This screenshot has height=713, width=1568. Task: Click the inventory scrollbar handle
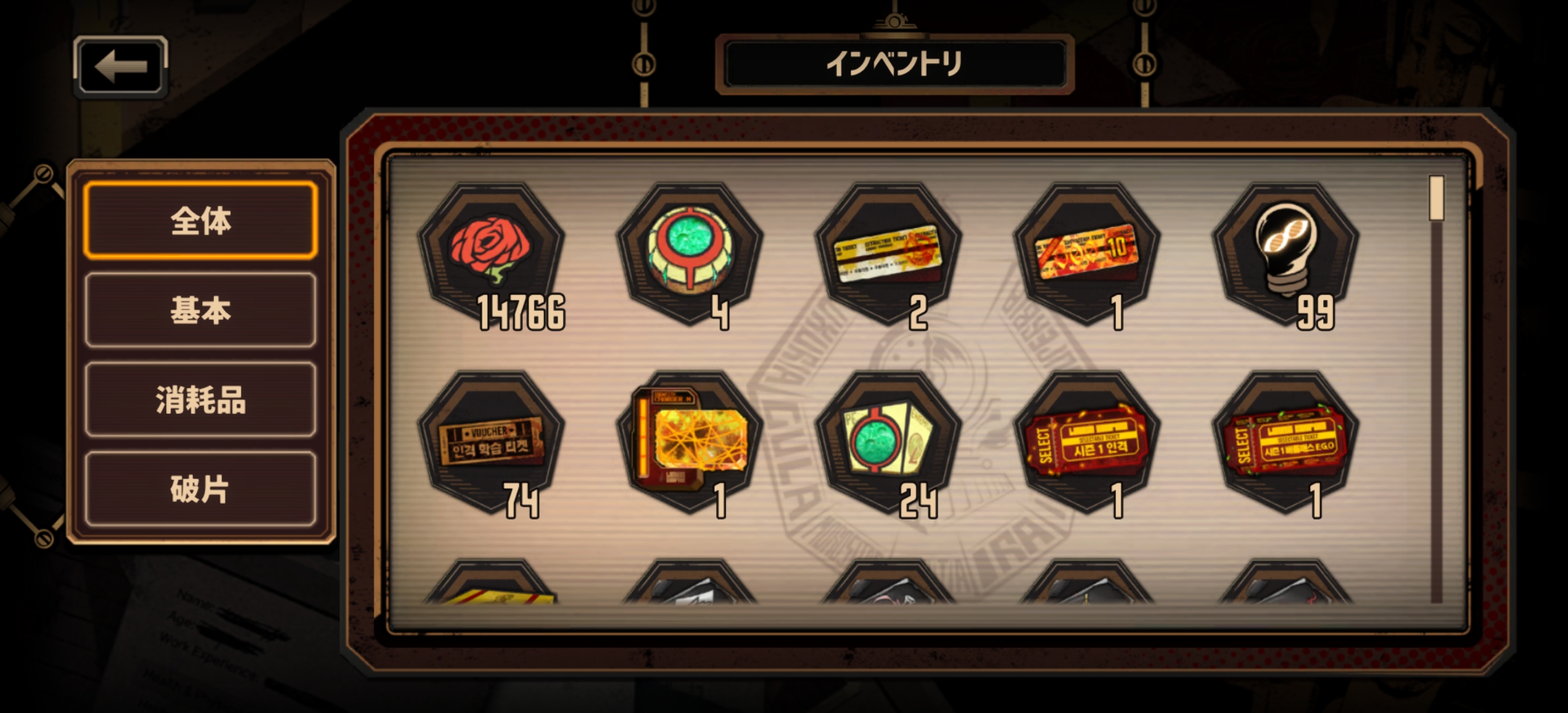pos(1437,198)
